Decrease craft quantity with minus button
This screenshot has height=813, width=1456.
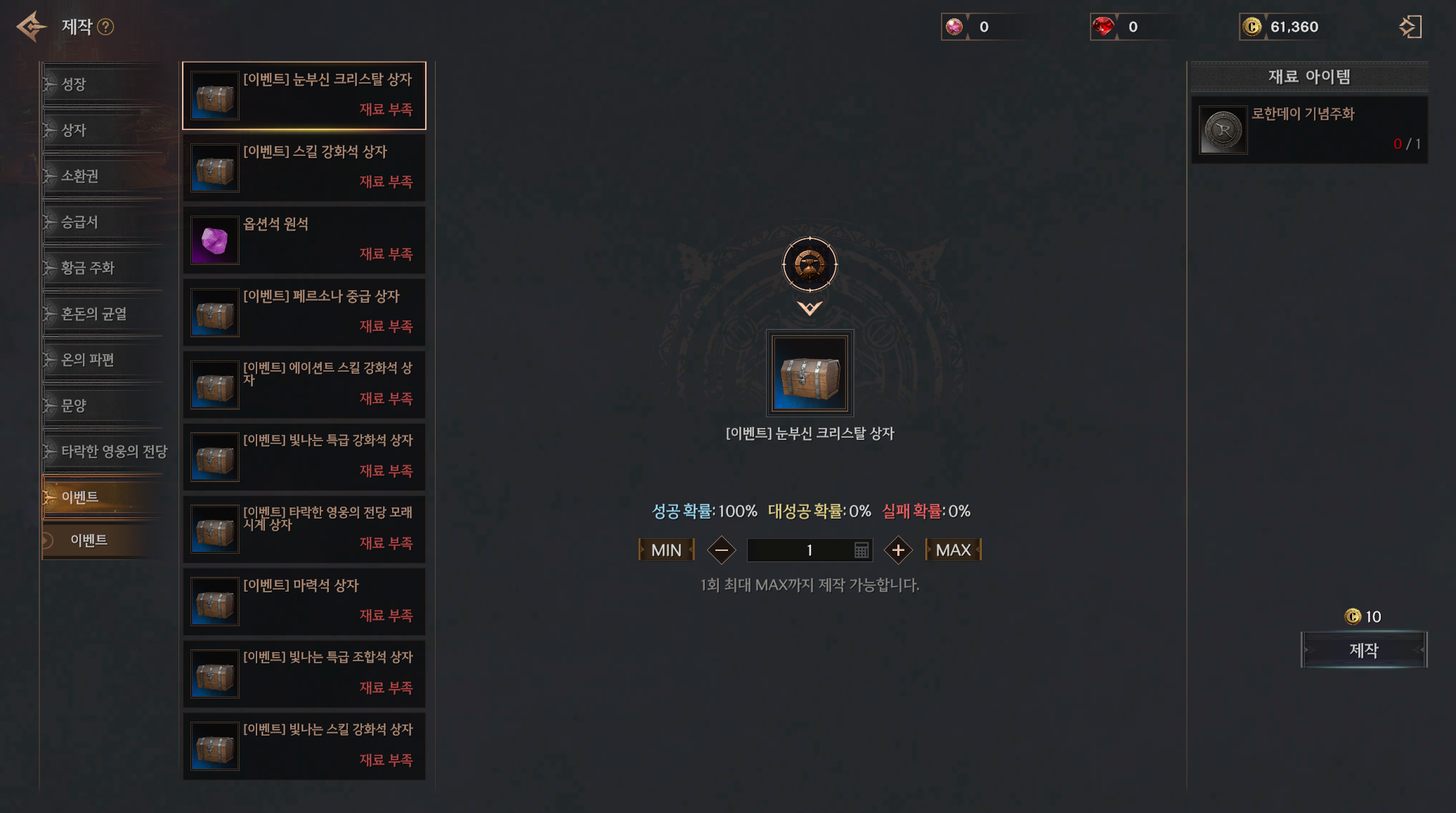tap(721, 550)
